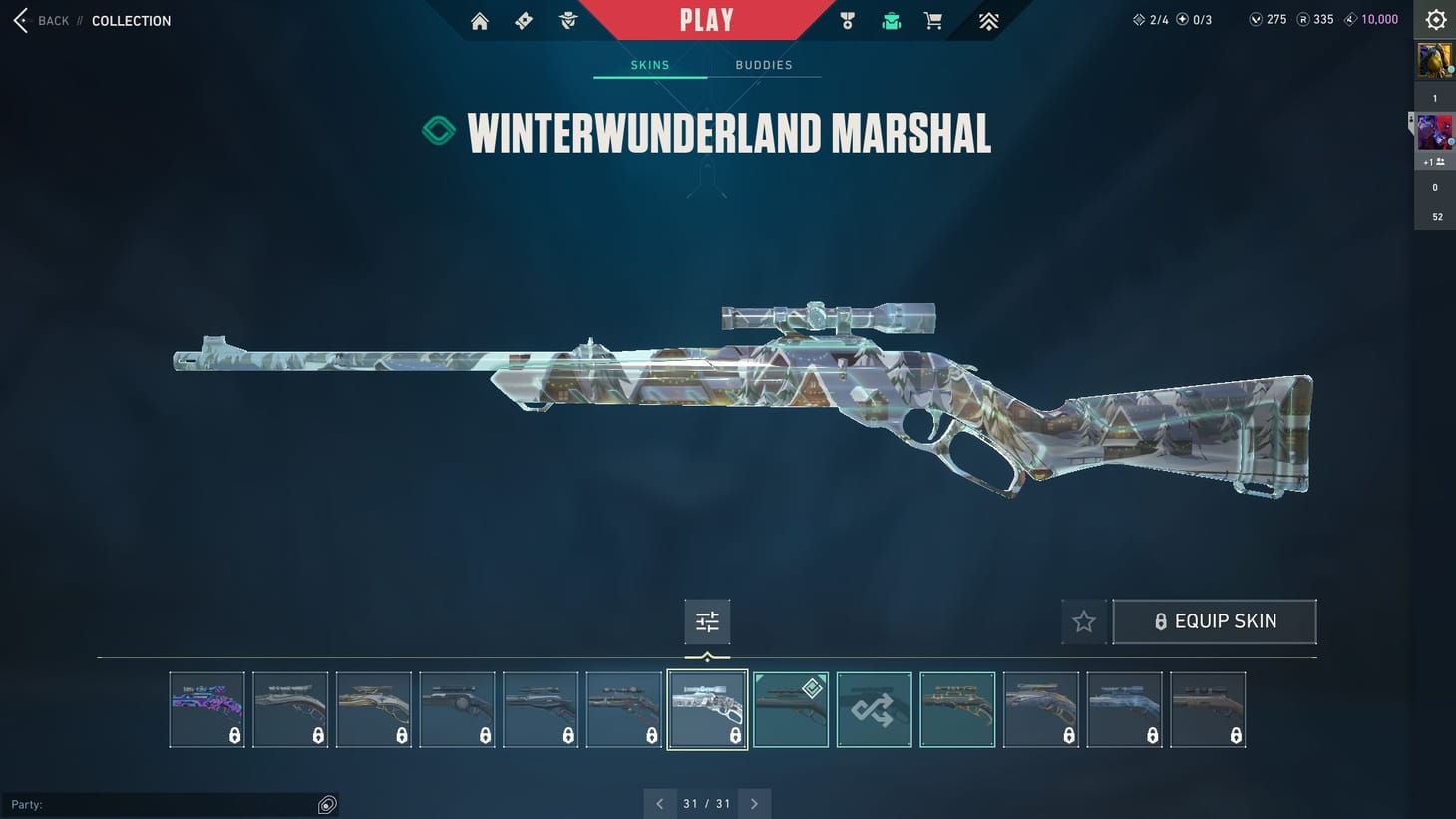This screenshot has height=819, width=1456.
Task: Go BACK from the Collection screen
Action: pyautogui.click(x=40, y=20)
